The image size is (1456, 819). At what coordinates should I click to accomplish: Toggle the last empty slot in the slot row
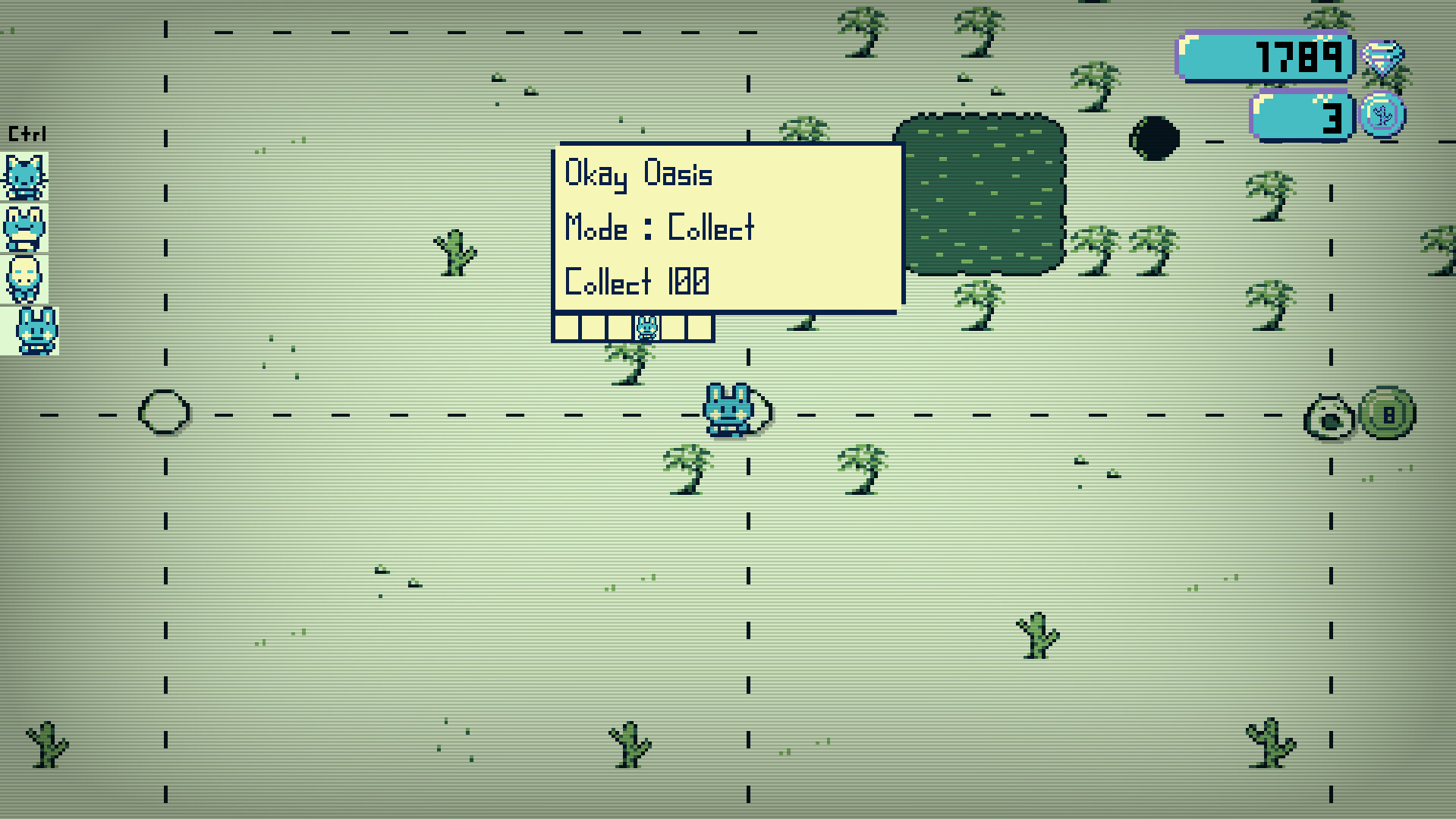click(x=699, y=326)
